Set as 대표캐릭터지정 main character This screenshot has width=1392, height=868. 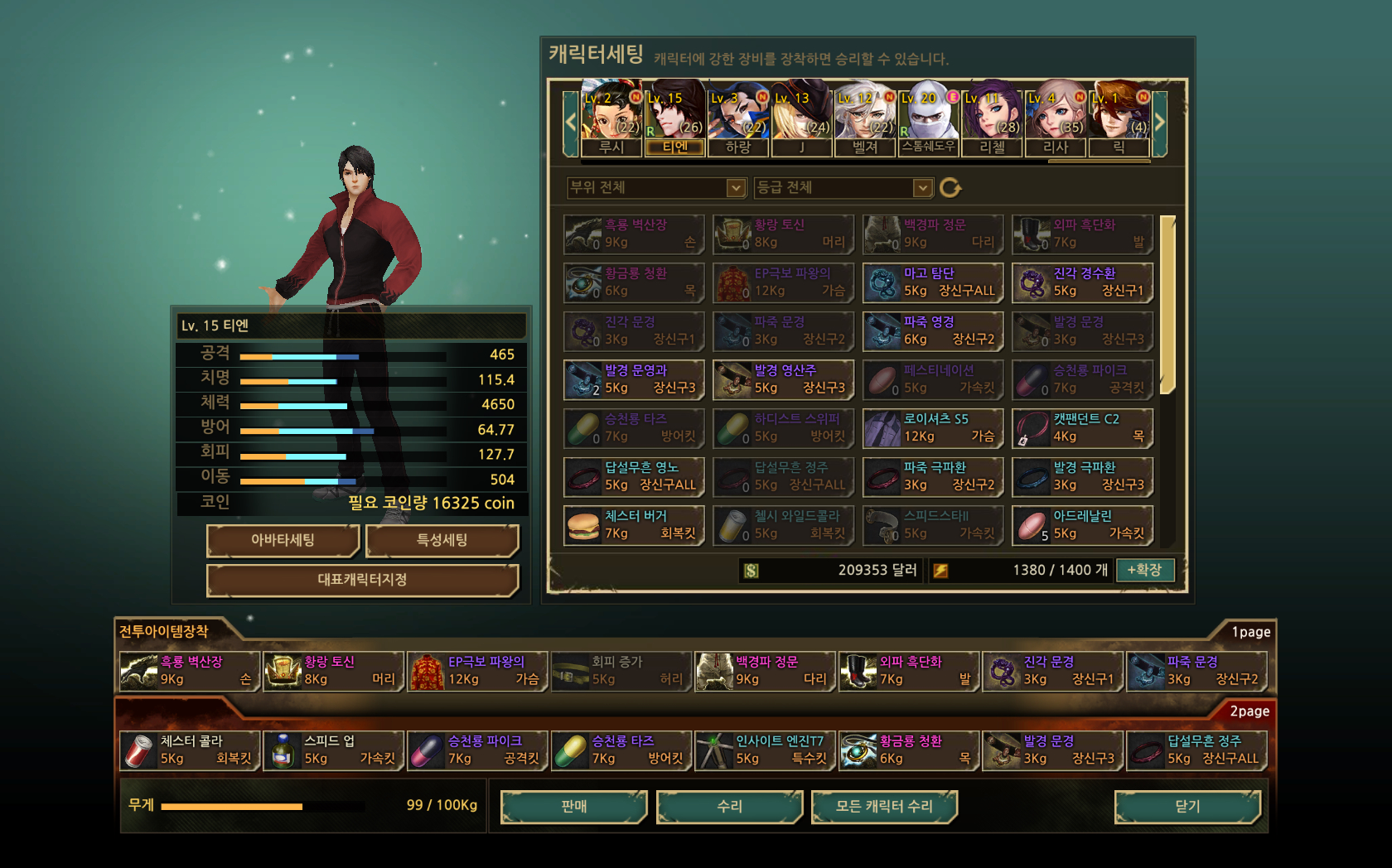coord(362,580)
